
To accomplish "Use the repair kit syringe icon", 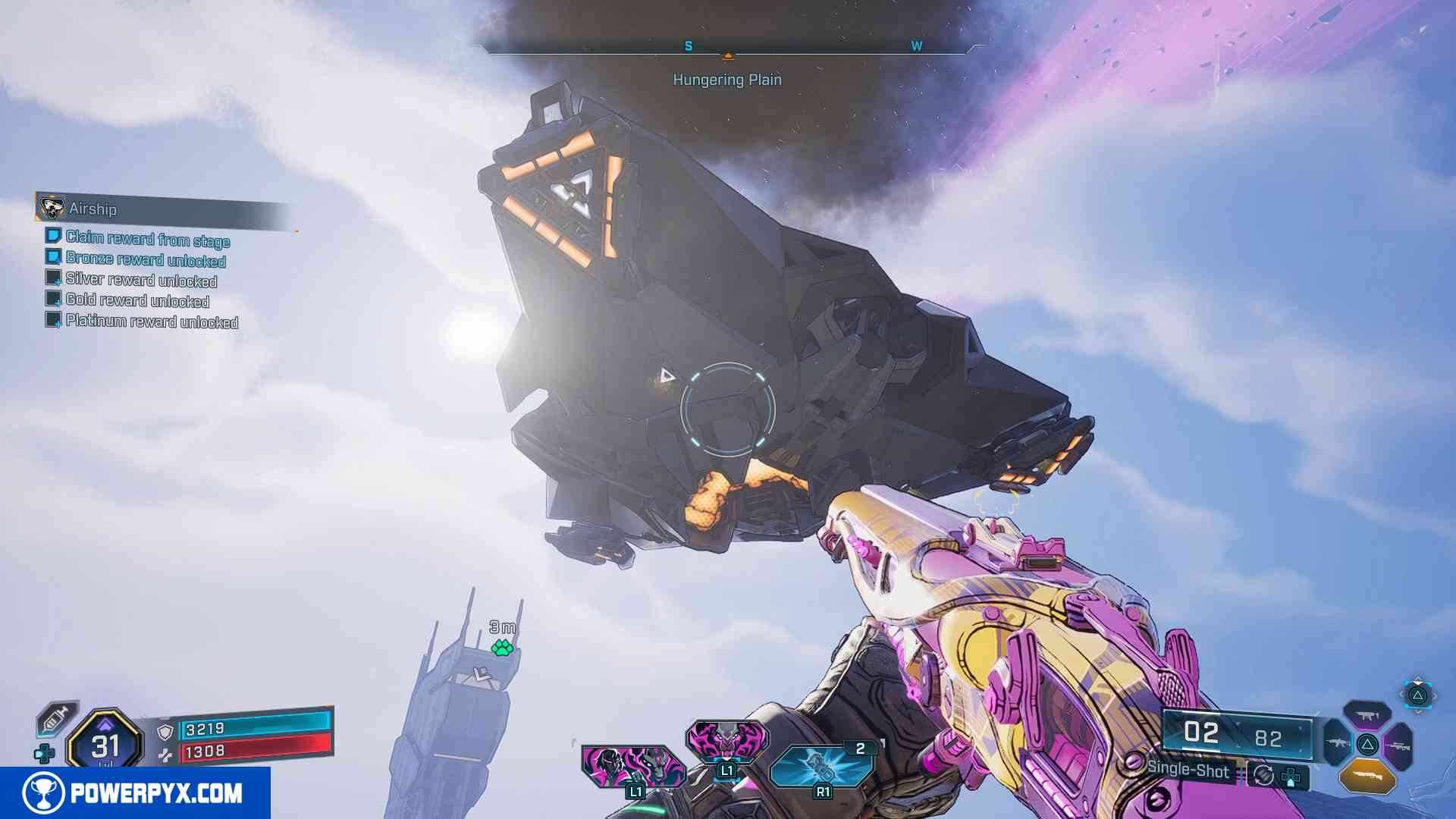I will (x=58, y=717).
